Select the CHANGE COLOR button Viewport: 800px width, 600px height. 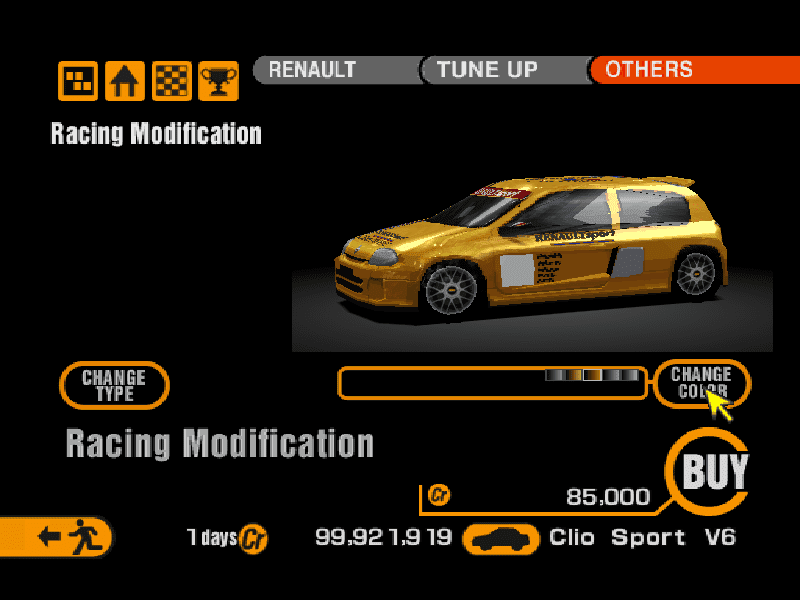coord(701,383)
